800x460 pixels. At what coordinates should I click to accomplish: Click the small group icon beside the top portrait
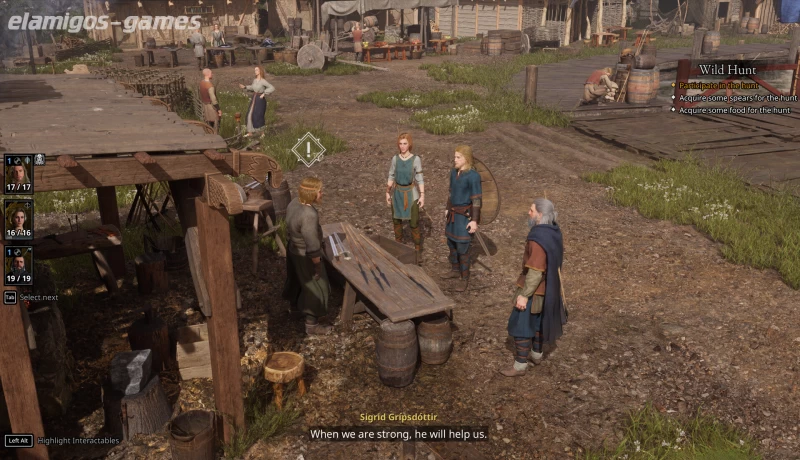pyautogui.click(x=39, y=159)
